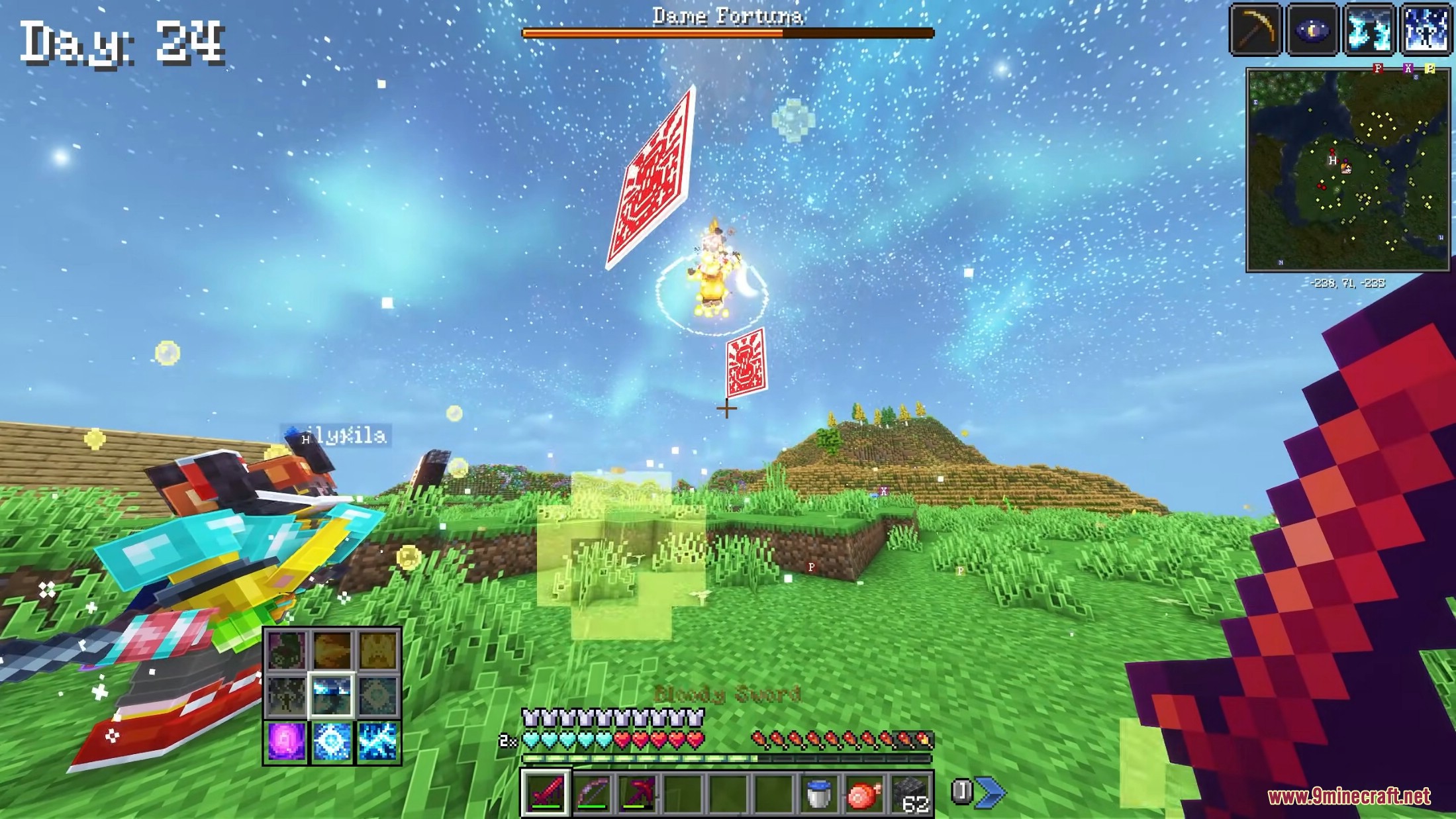Click the H home marker on minimap
This screenshot has width=1456, height=819.
coord(1332,161)
